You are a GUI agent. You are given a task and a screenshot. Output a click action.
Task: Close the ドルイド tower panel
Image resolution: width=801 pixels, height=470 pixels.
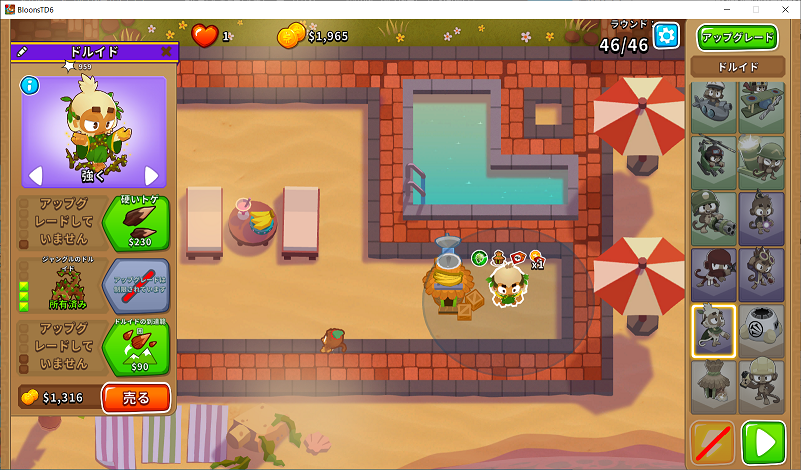tap(166, 51)
